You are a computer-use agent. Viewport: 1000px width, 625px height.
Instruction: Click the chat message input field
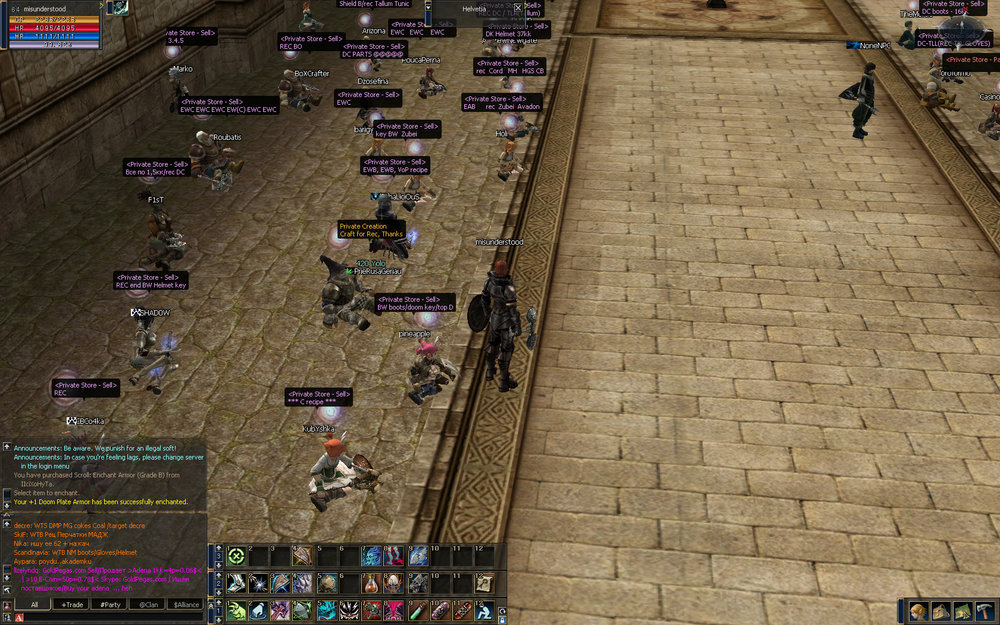110,618
